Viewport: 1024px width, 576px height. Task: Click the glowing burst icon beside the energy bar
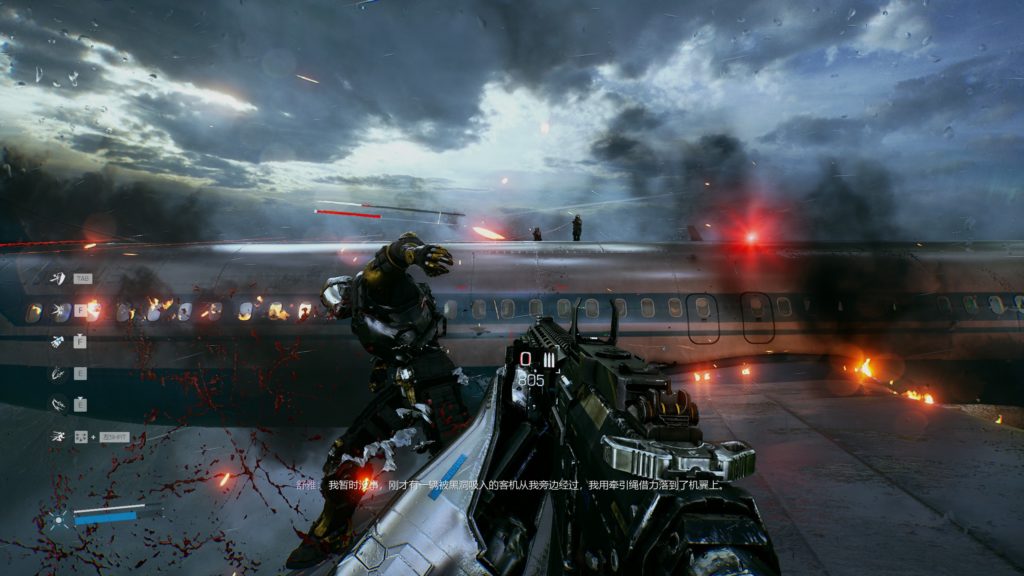pos(59,518)
